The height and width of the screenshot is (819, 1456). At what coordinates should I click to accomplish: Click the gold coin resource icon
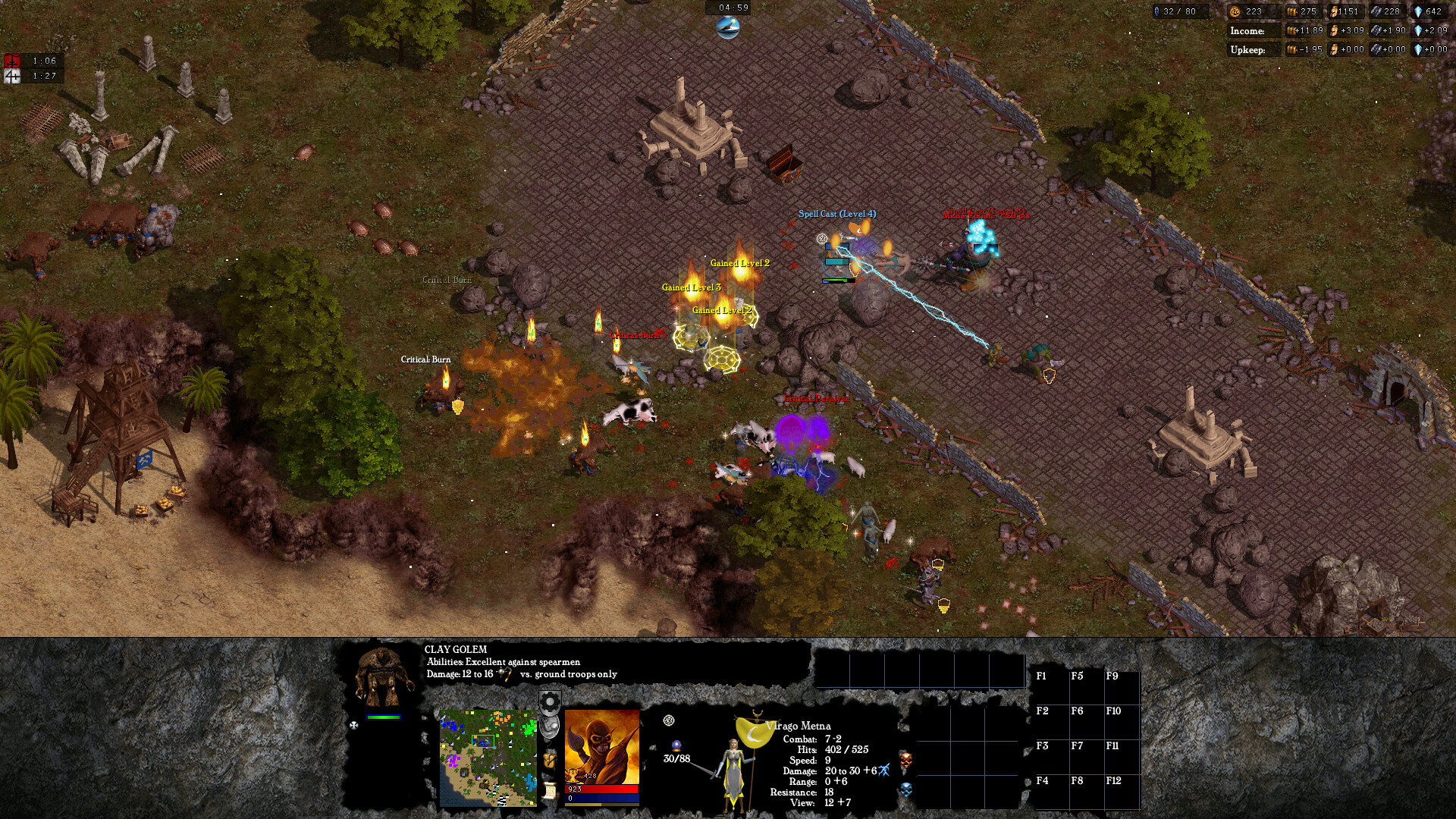coord(1235,12)
